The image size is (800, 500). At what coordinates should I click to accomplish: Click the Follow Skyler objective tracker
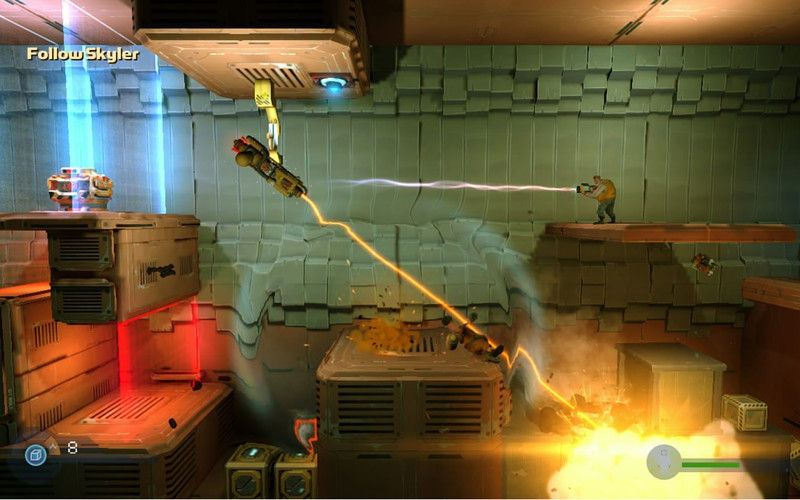pos(83,54)
